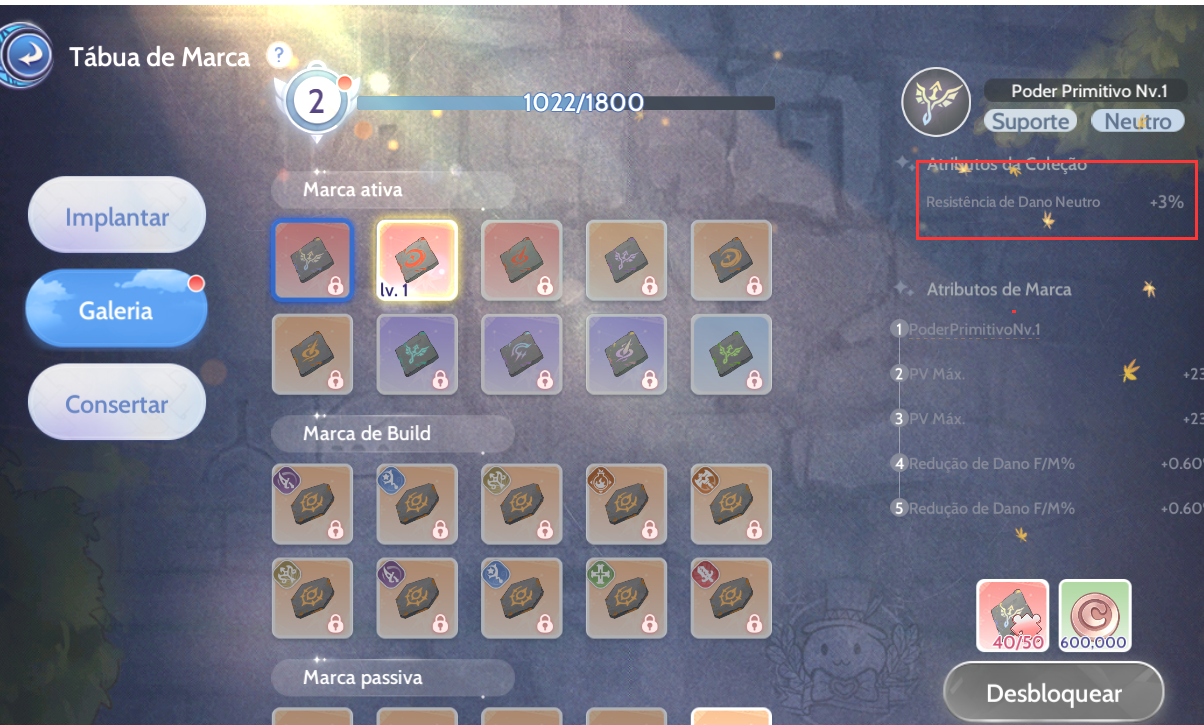Click the Desbloquear button
This screenshot has width=1204, height=725.
pyautogui.click(x=1053, y=693)
